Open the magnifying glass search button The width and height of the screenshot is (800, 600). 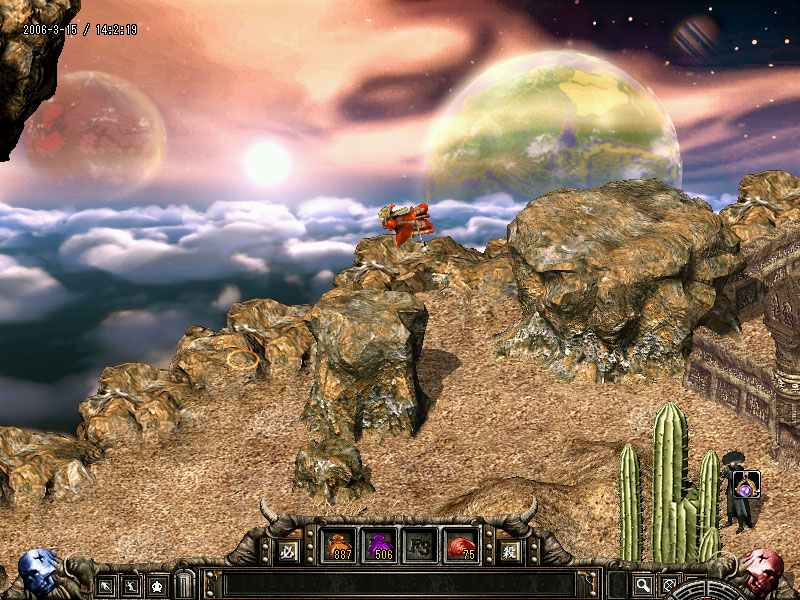point(643,585)
